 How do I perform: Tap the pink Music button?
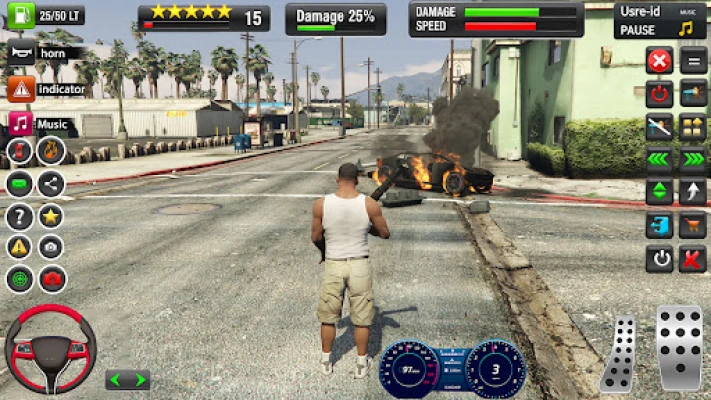tap(21, 124)
